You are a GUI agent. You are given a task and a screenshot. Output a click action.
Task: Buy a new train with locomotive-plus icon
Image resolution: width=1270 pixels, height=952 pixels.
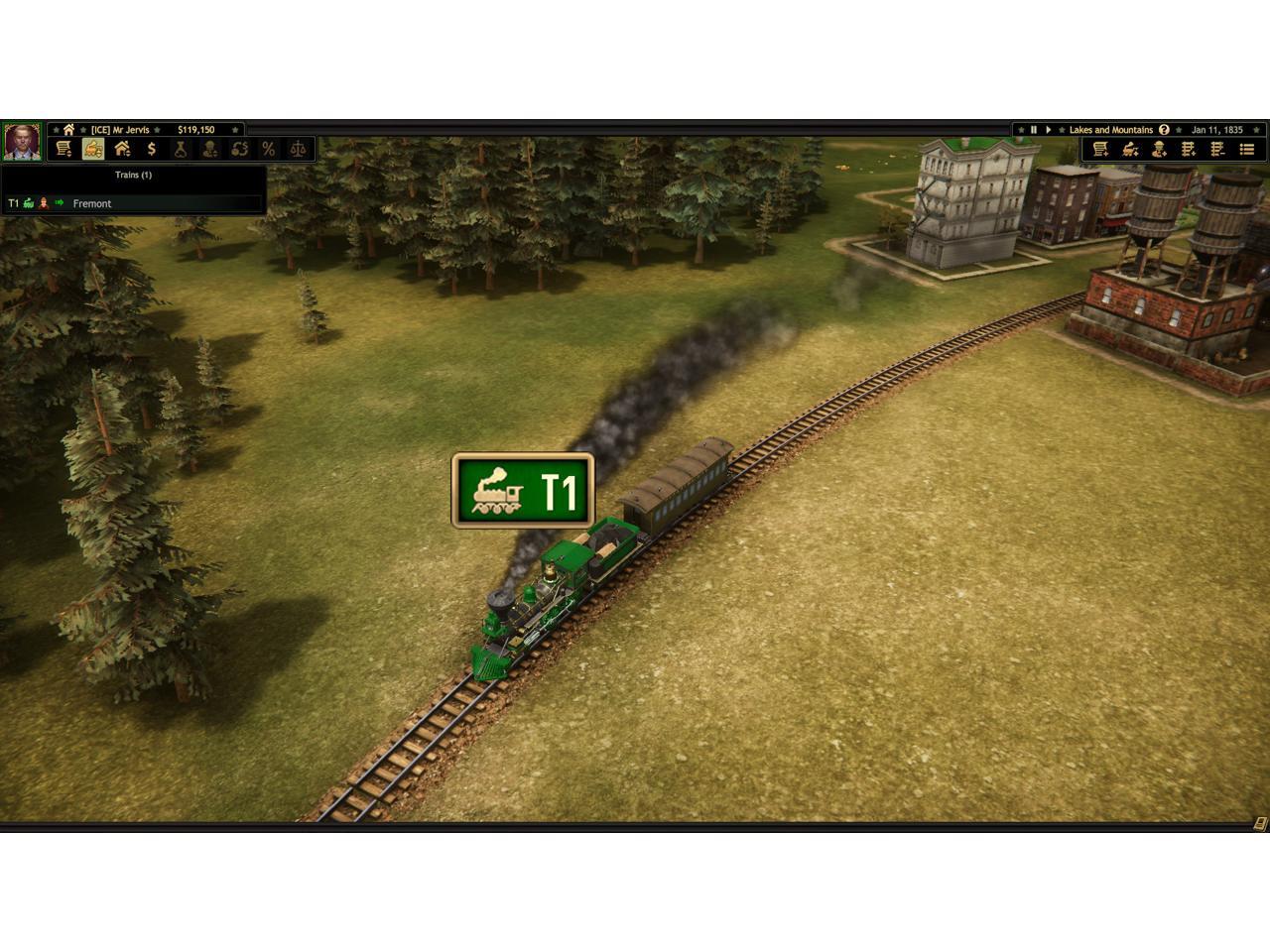pyautogui.click(x=1130, y=149)
